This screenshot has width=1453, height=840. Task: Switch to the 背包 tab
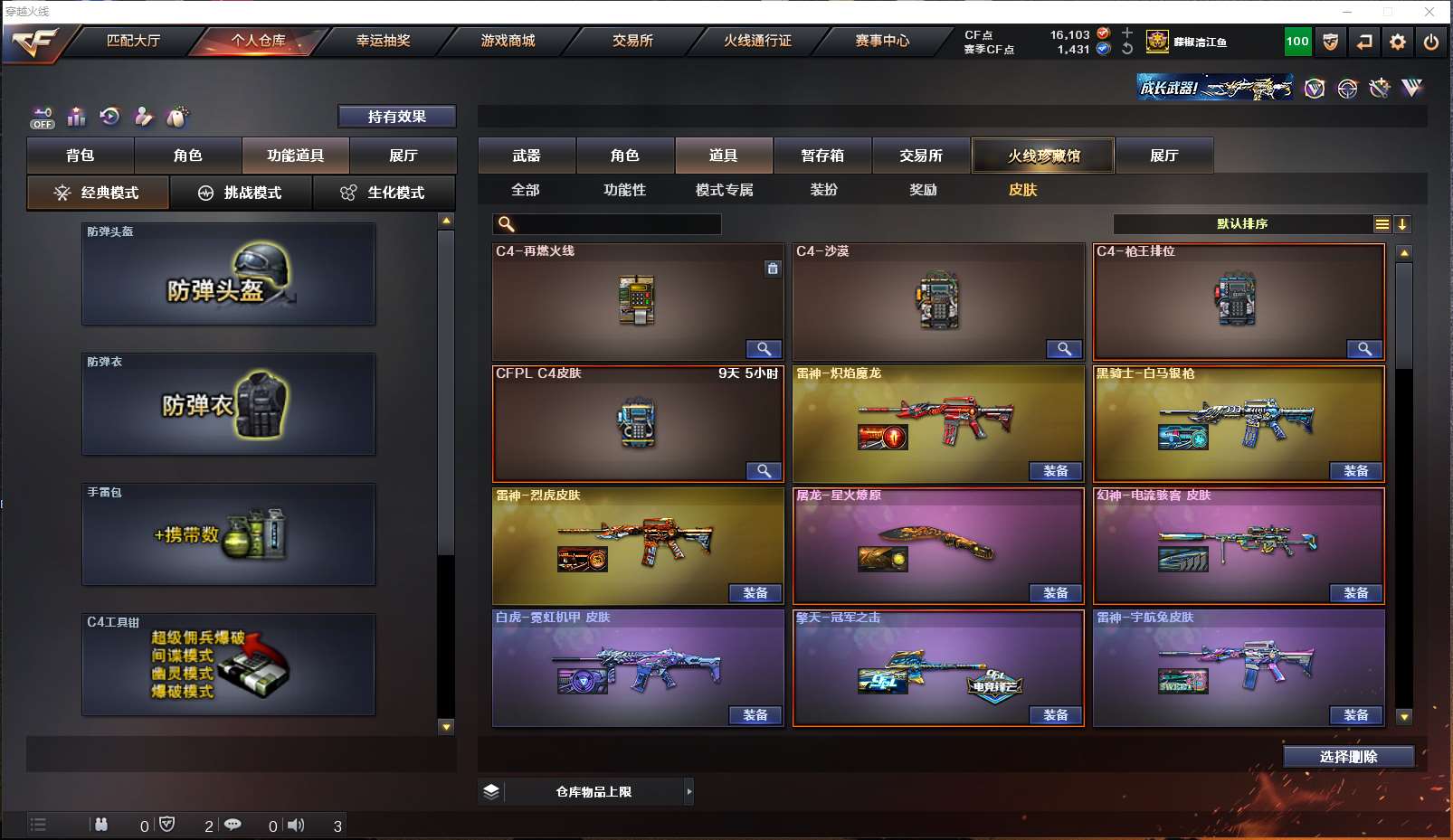click(81, 156)
